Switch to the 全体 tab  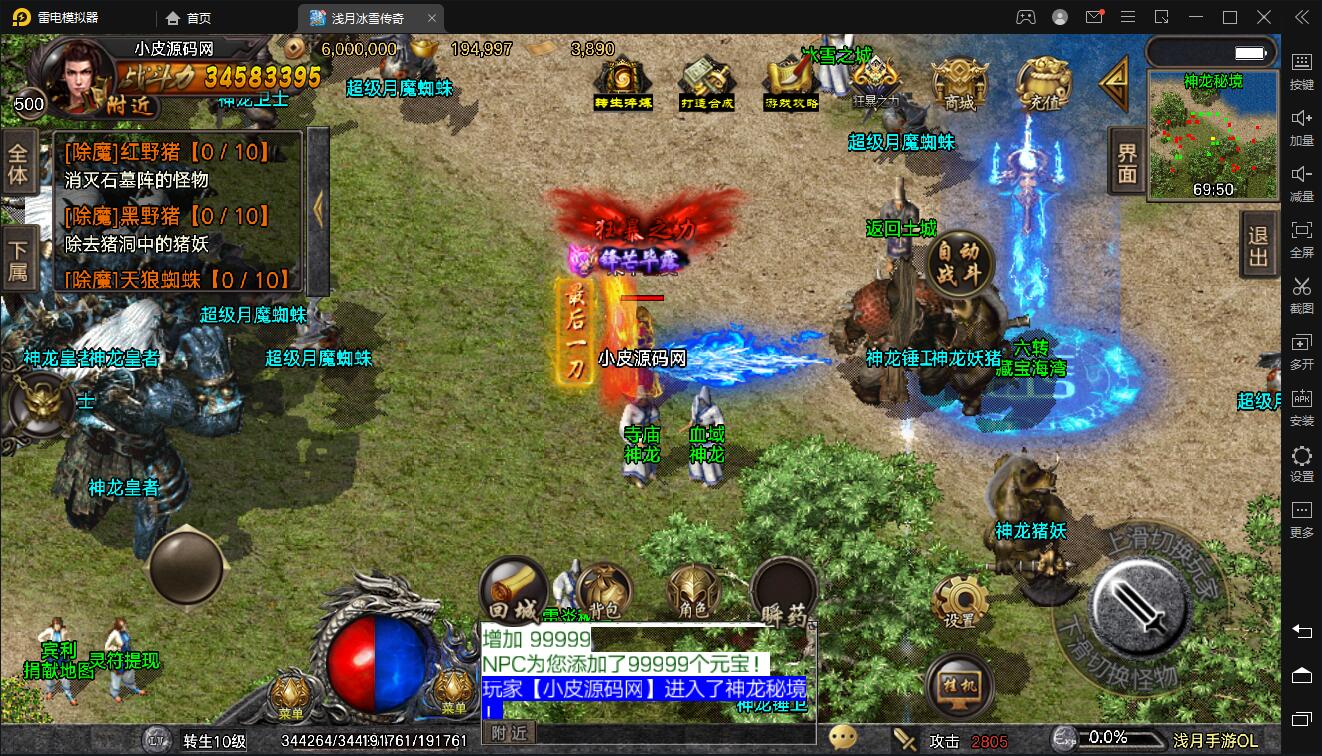tap(19, 165)
